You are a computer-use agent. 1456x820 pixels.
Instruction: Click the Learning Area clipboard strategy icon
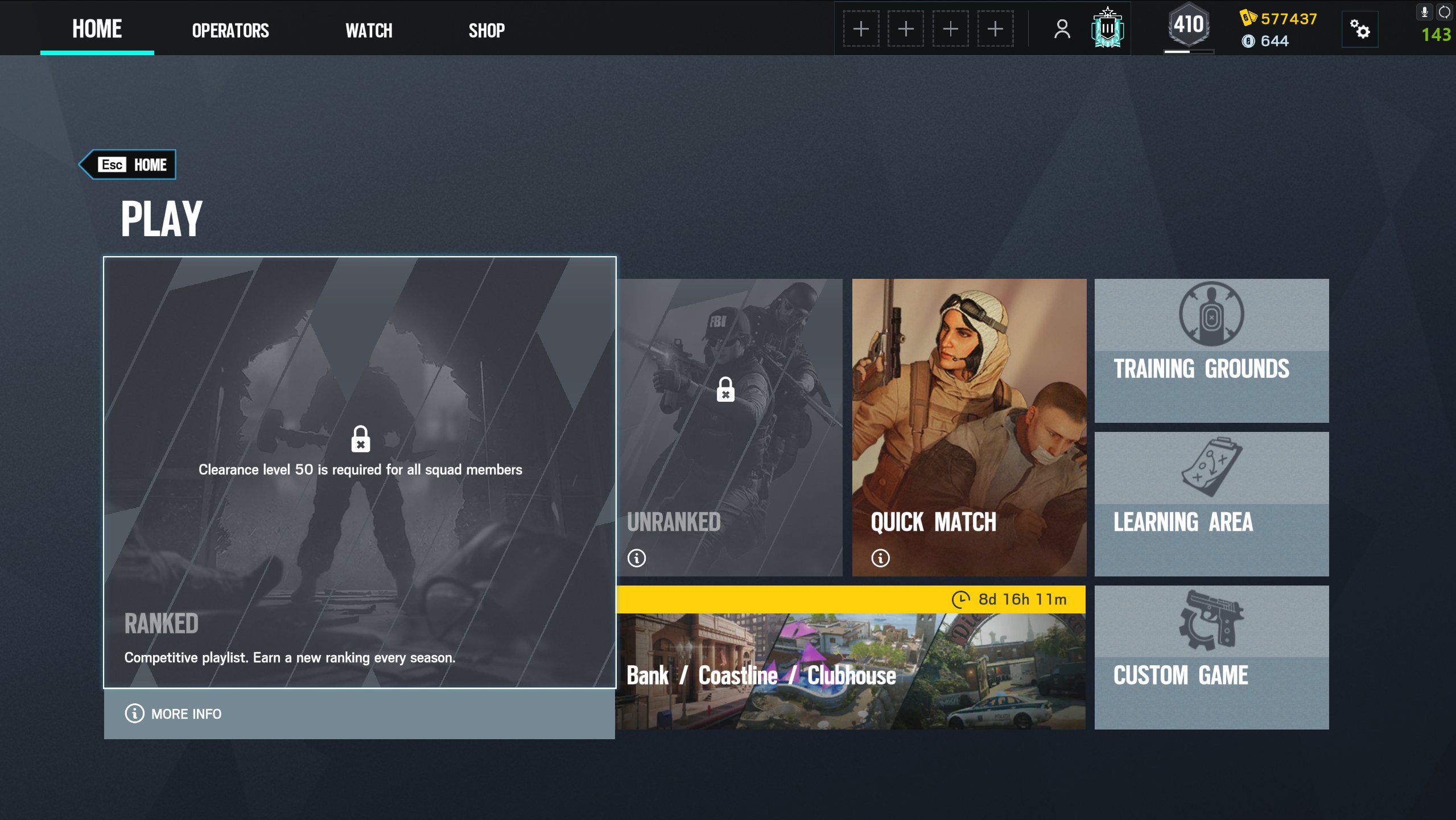tap(1211, 469)
